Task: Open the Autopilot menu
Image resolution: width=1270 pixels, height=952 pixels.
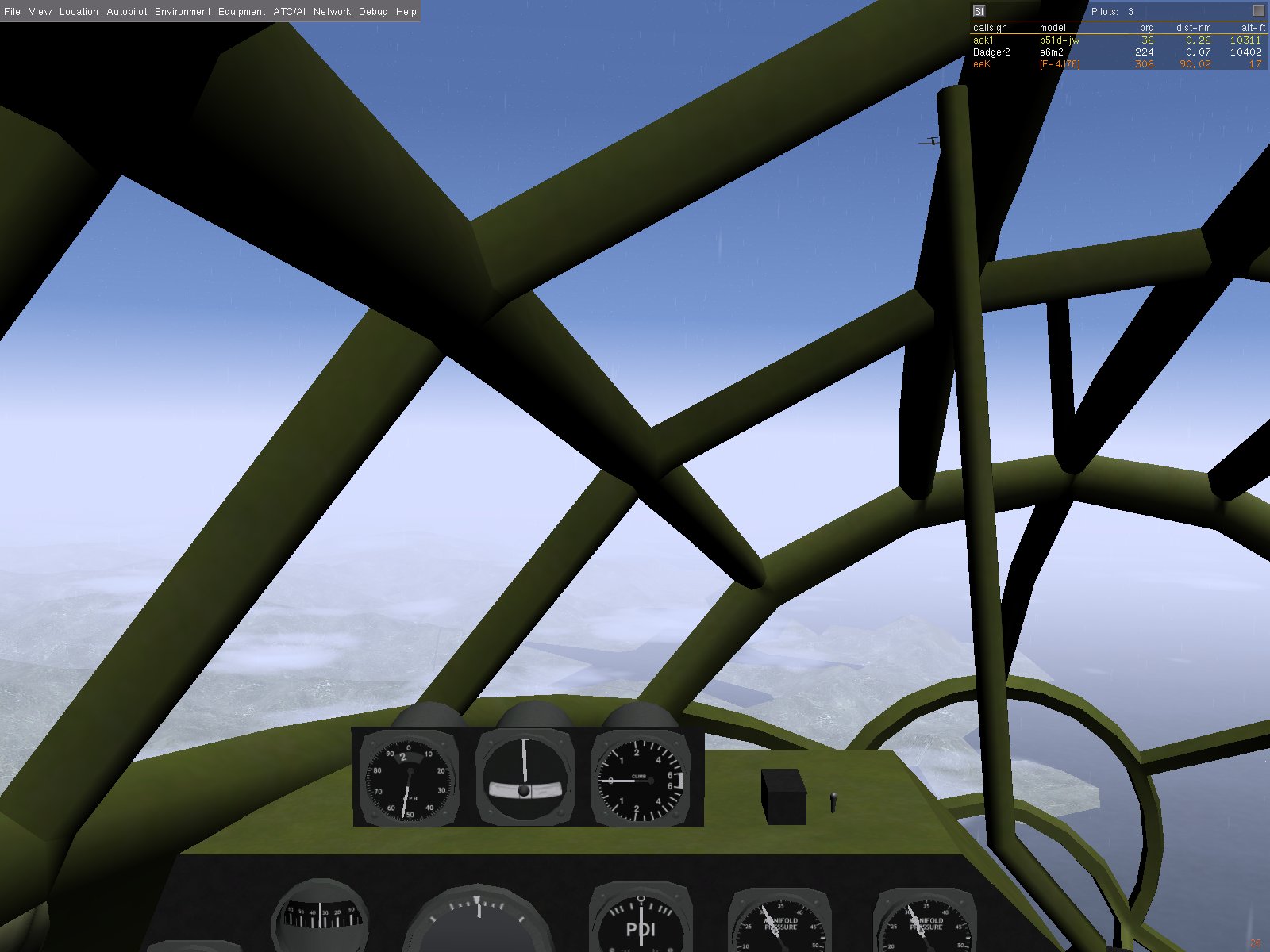Action: coord(127,12)
